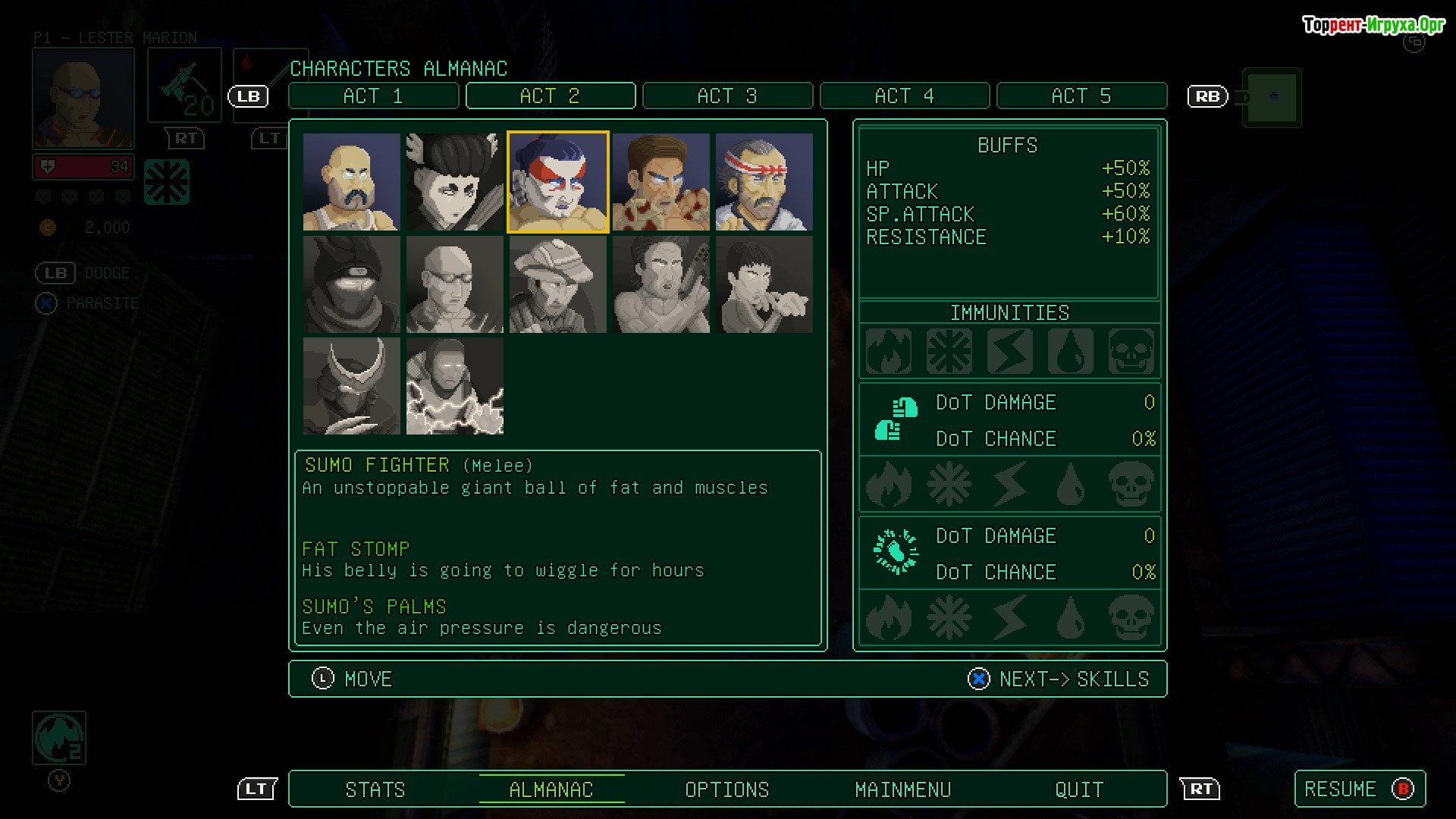The image size is (1456, 819).
Task: Open the Stats page
Action: pos(375,789)
